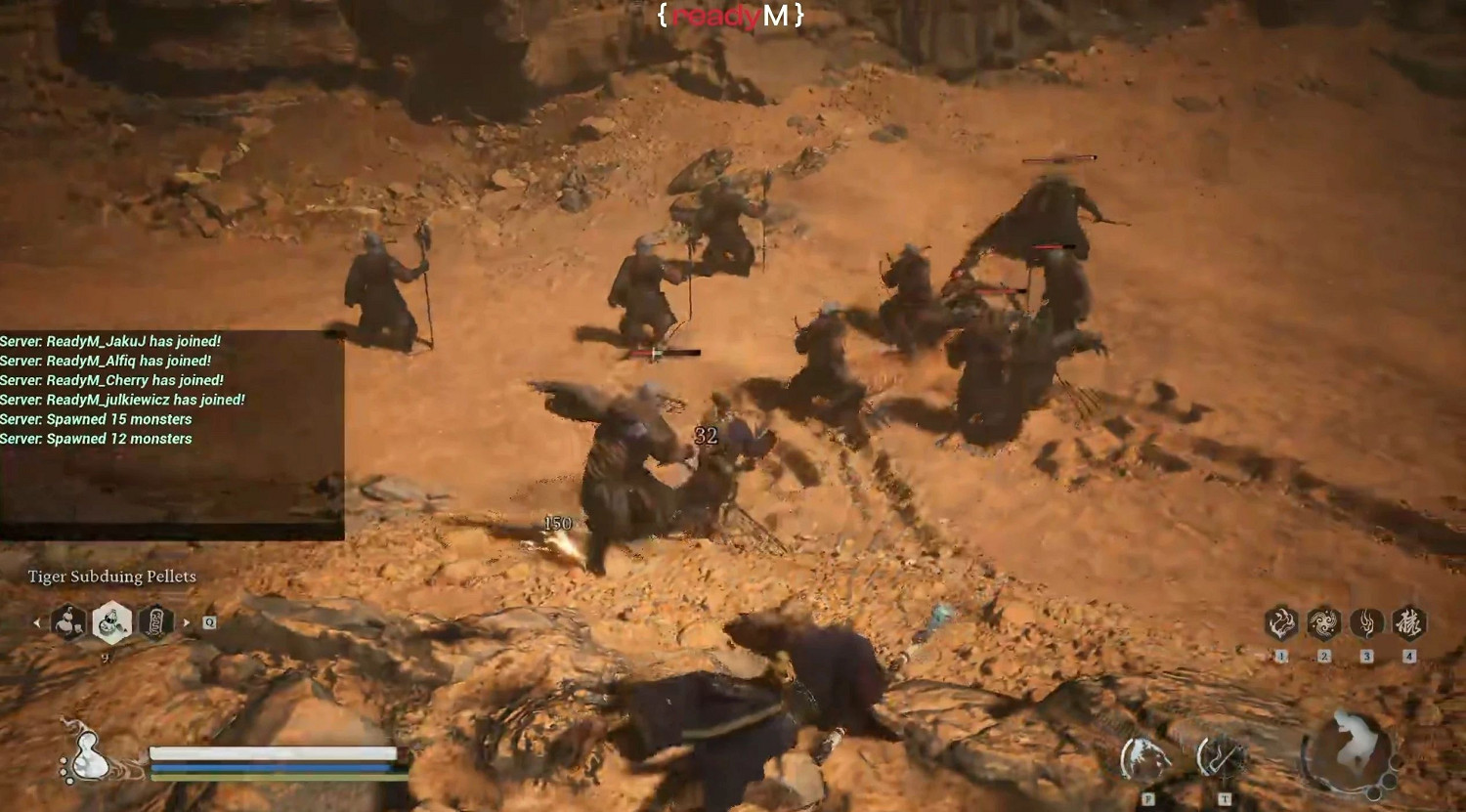
Task: Click the white health bar above the stamina bar
Action: pyautogui.click(x=276, y=753)
